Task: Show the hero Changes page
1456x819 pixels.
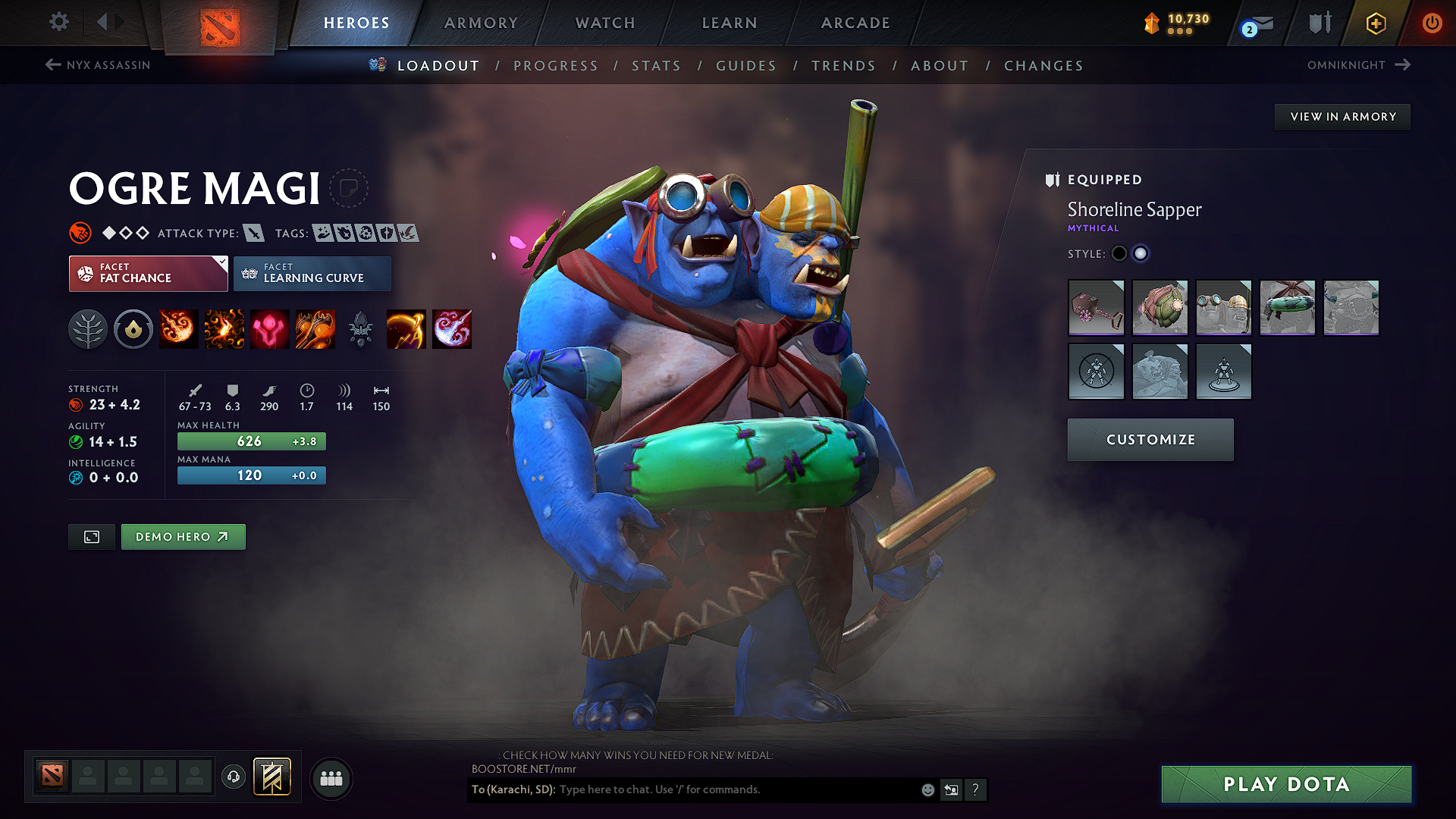Action: 1043,66
